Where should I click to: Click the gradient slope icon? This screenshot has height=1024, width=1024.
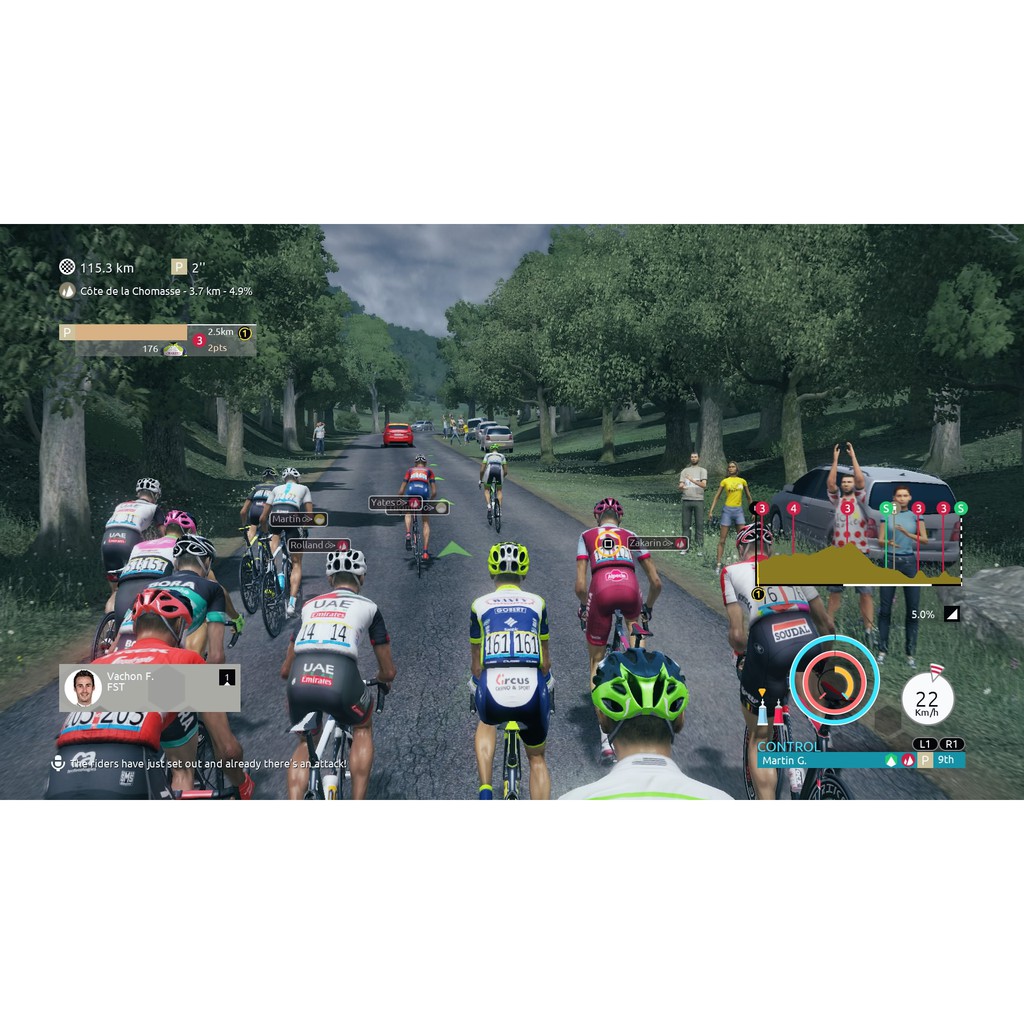951,614
